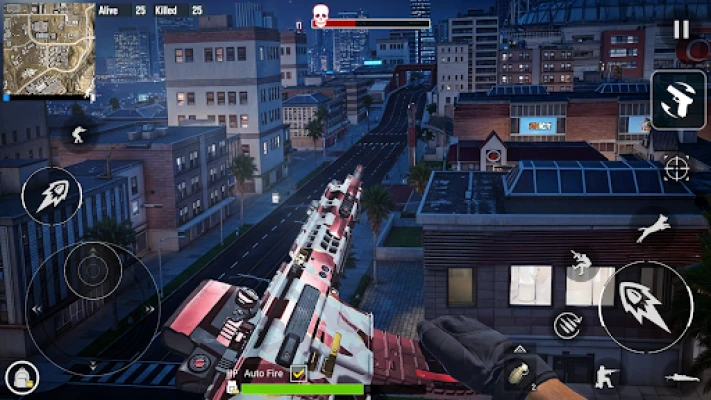Viewport: 711px width, 400px height.
Task: Select the soldier with rifle icon
Action: (77, 133)
